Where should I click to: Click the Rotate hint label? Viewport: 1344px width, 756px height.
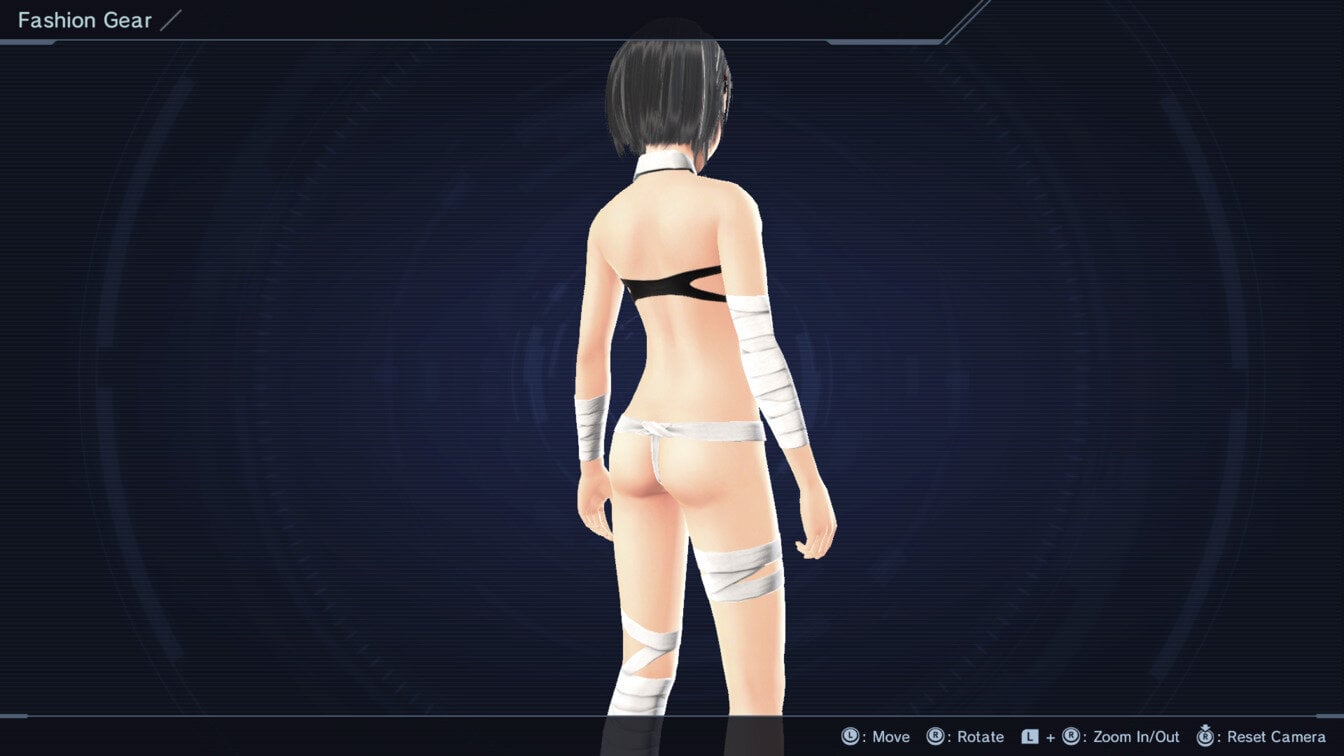click(x=977, y=736)
